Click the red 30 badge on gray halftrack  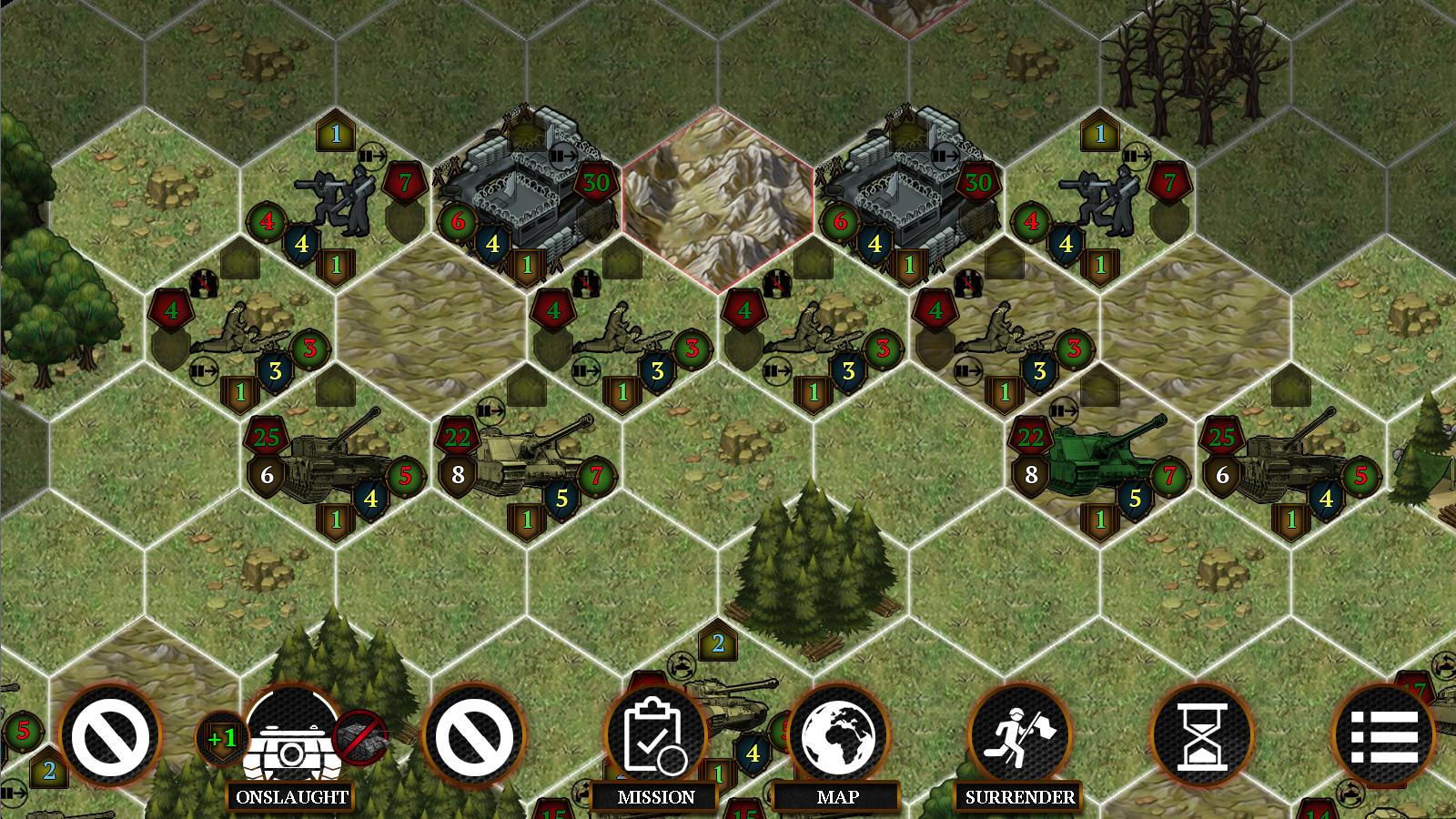pos(598,182)
